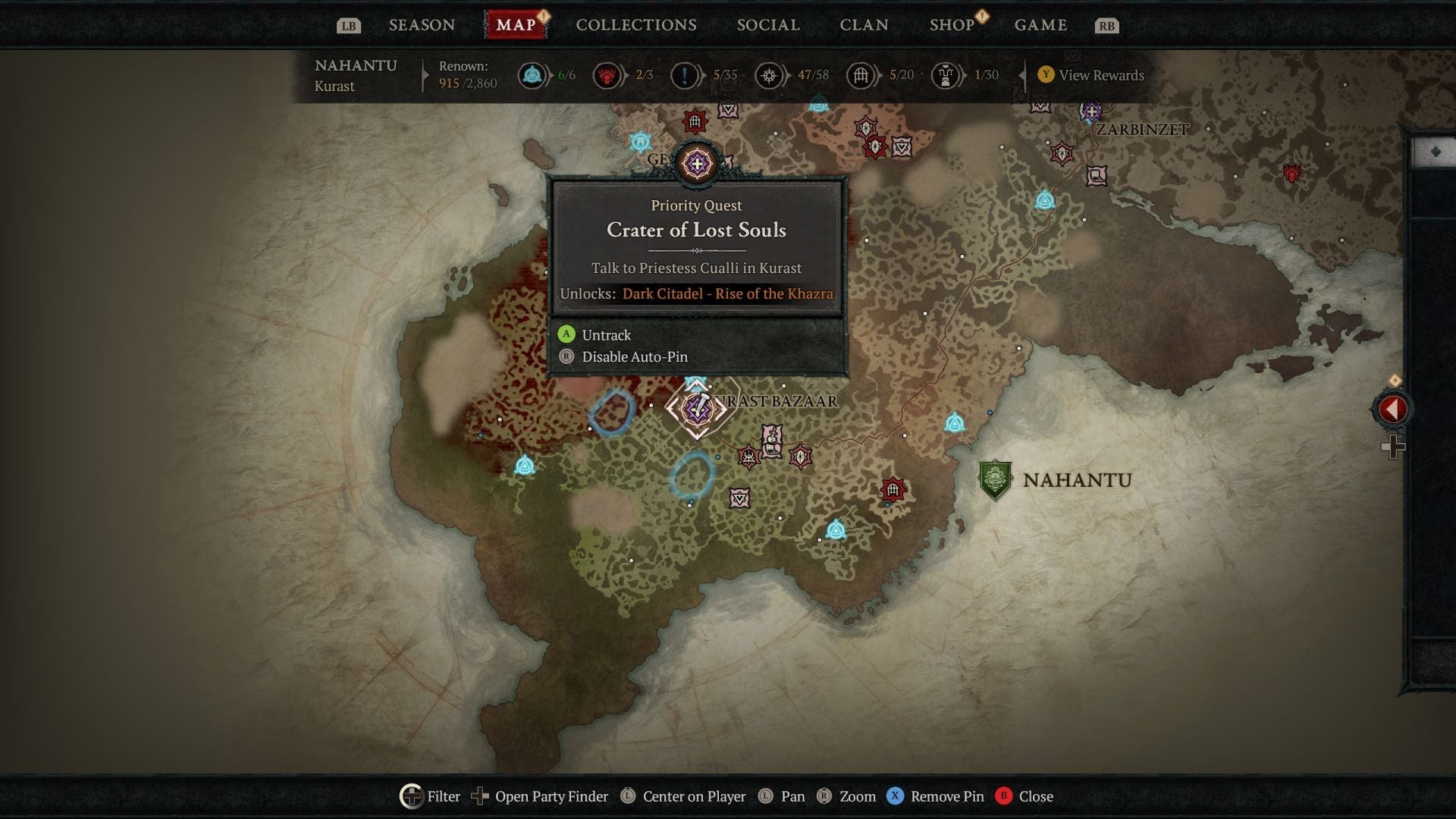Click the dungeons counter icon showing 5/20

point(861,75)
